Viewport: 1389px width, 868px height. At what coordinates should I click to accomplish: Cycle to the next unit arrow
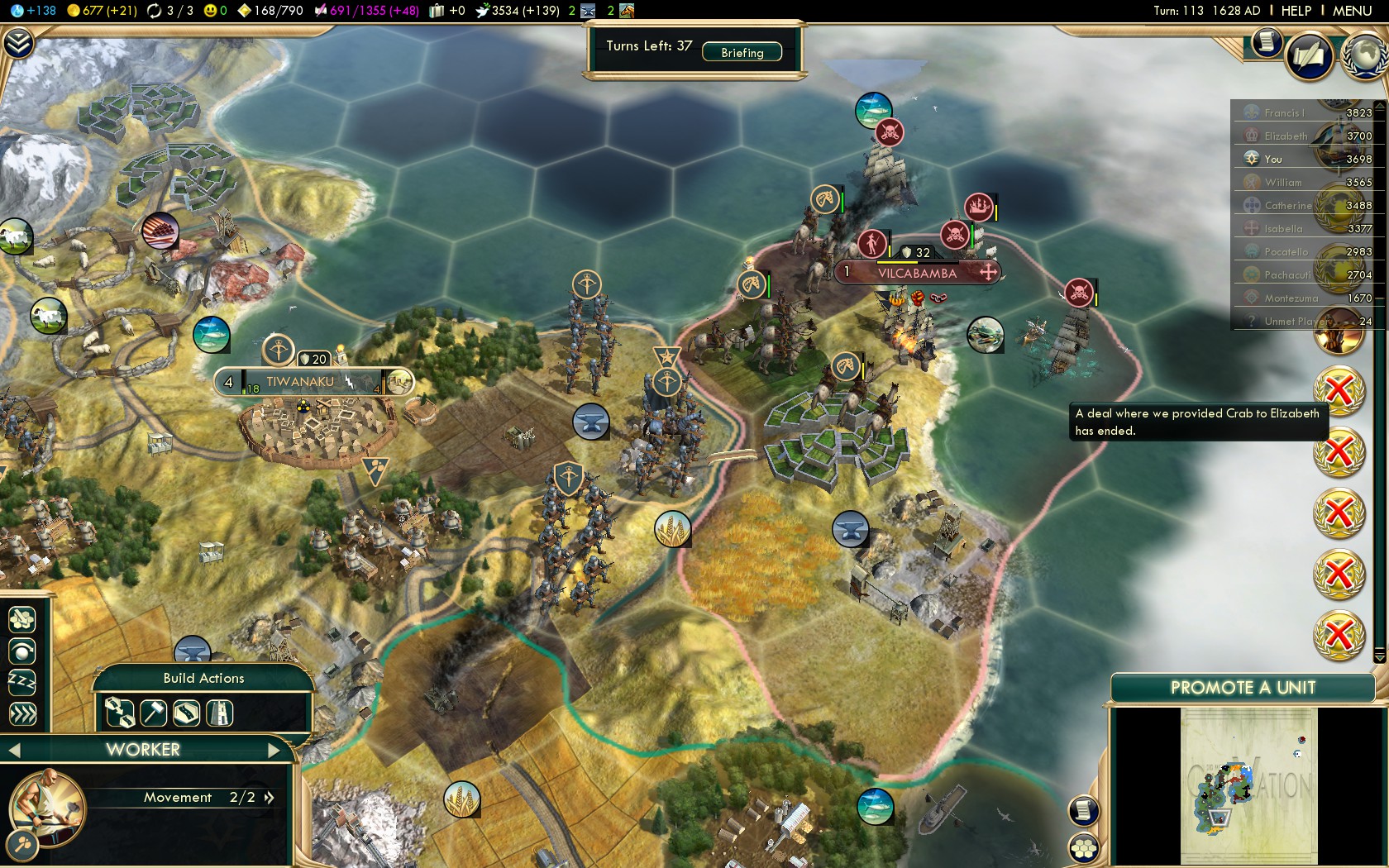tap(274, 750)
